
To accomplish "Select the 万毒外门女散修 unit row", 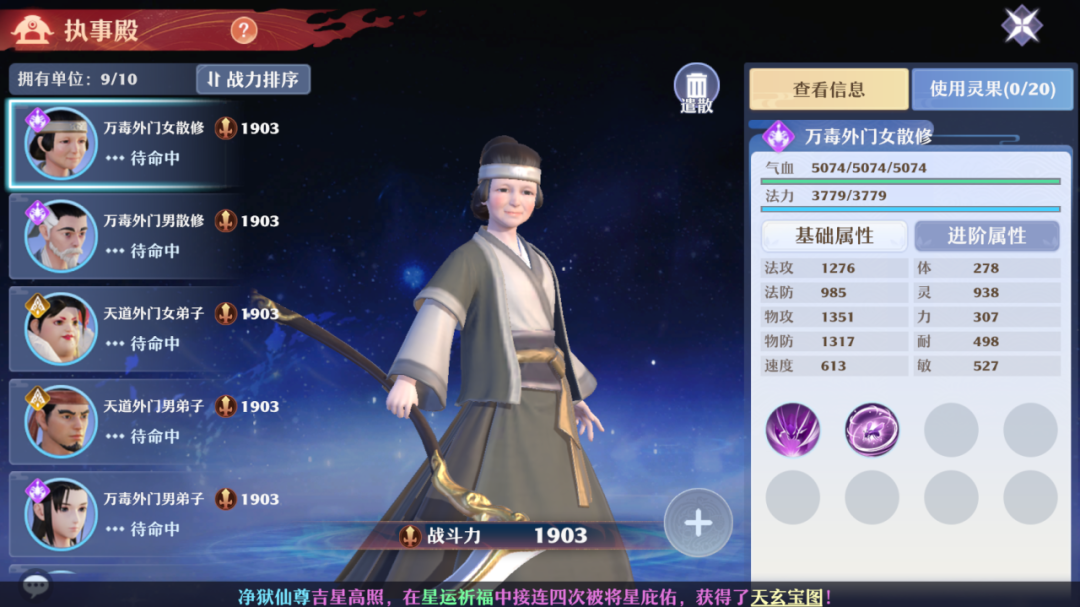I will (x=125, y=143).
